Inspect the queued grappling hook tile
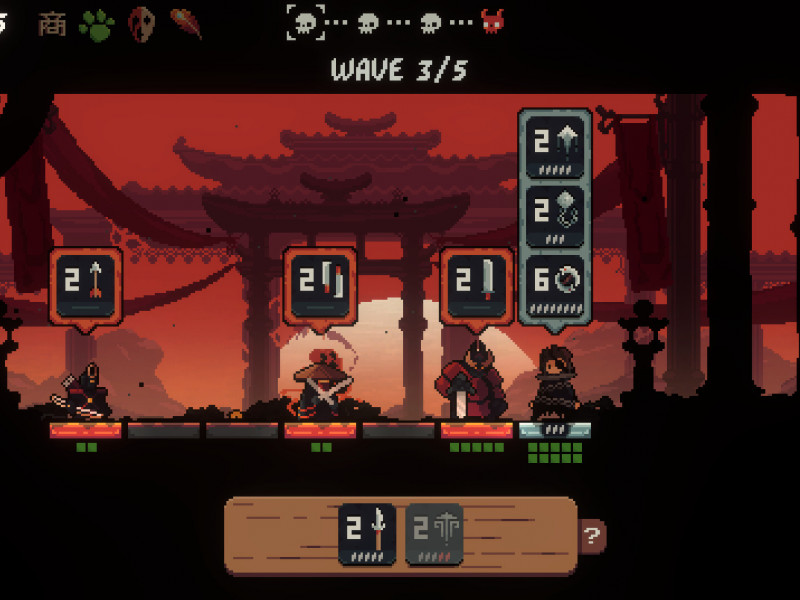Screen dimensions: 800x600 (555, 213)
